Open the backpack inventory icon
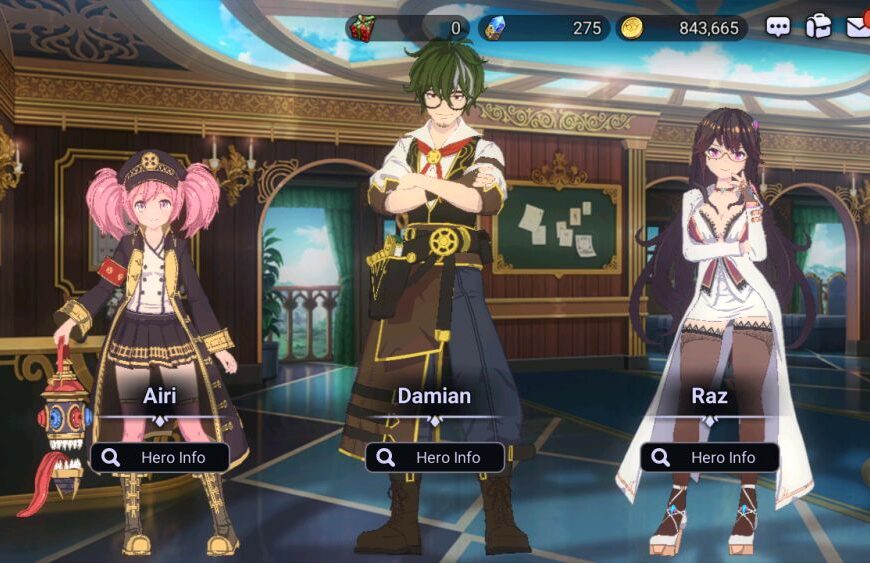Screen dimensions: 870x563 click(818, 27)
